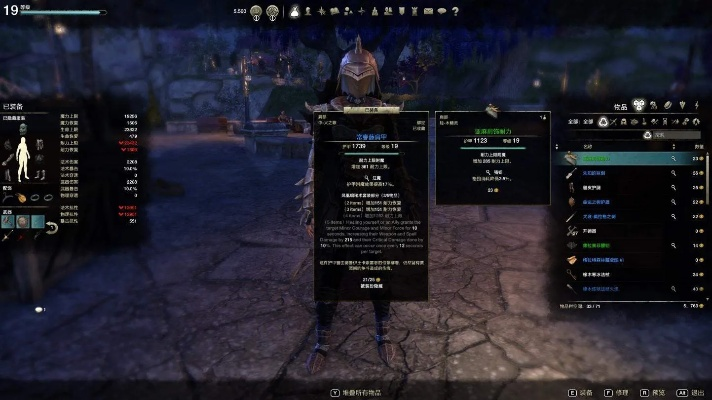Select the equipped necklace accessory slot
The height and width of the screenshot is (400, 712).
coord(9,198)
